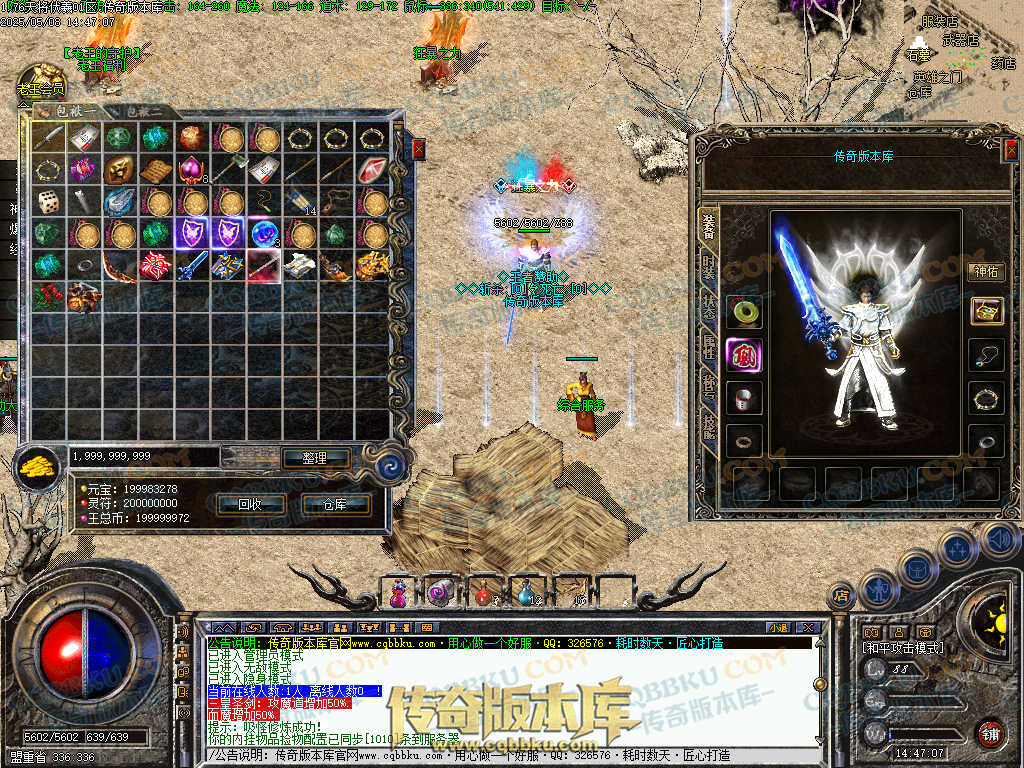
Task: Click the round red 铺 stall button
Action: [990, 733]
